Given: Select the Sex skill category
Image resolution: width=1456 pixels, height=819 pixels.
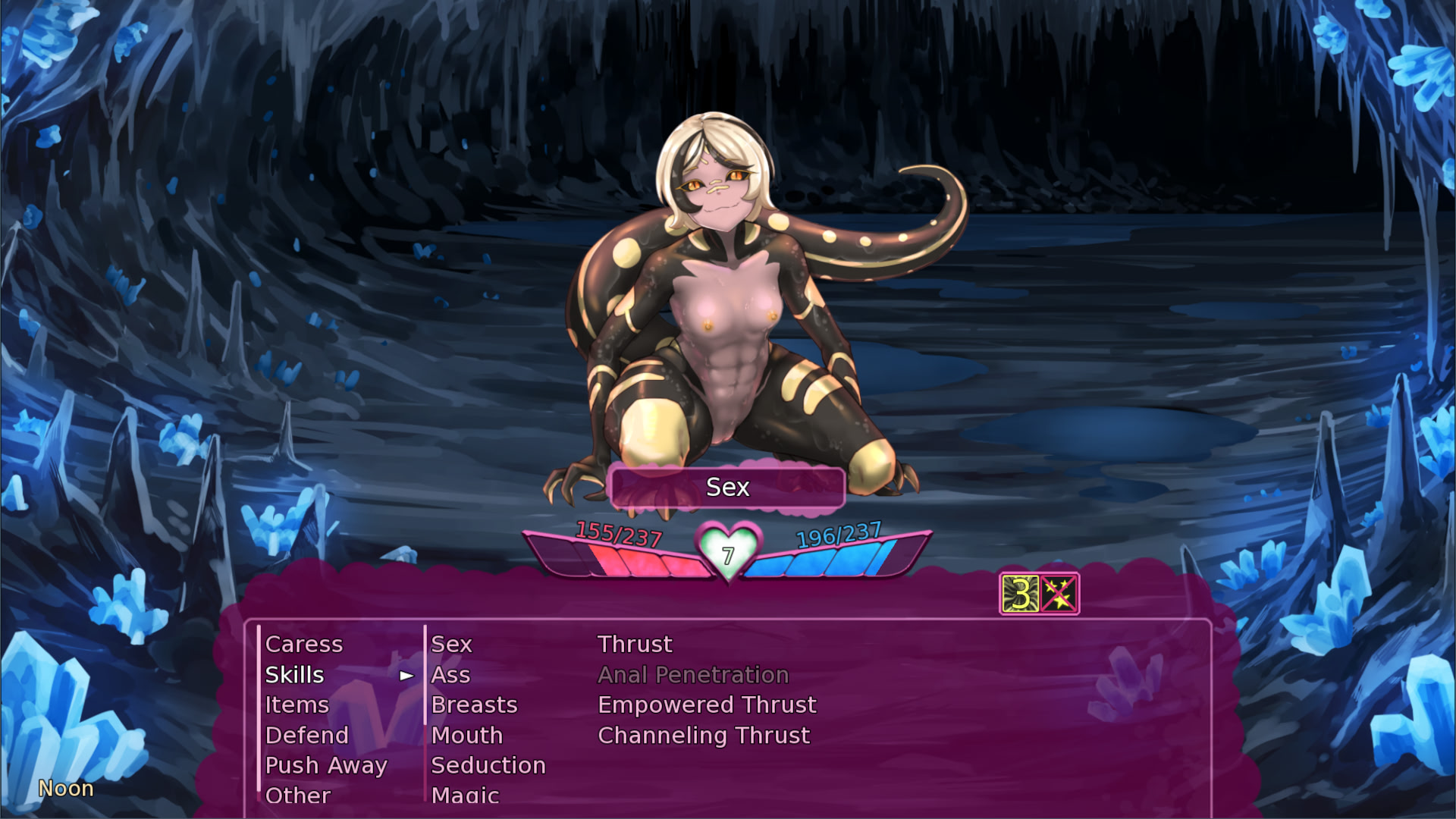Looking at the screenshot, I should coord(452,645).
